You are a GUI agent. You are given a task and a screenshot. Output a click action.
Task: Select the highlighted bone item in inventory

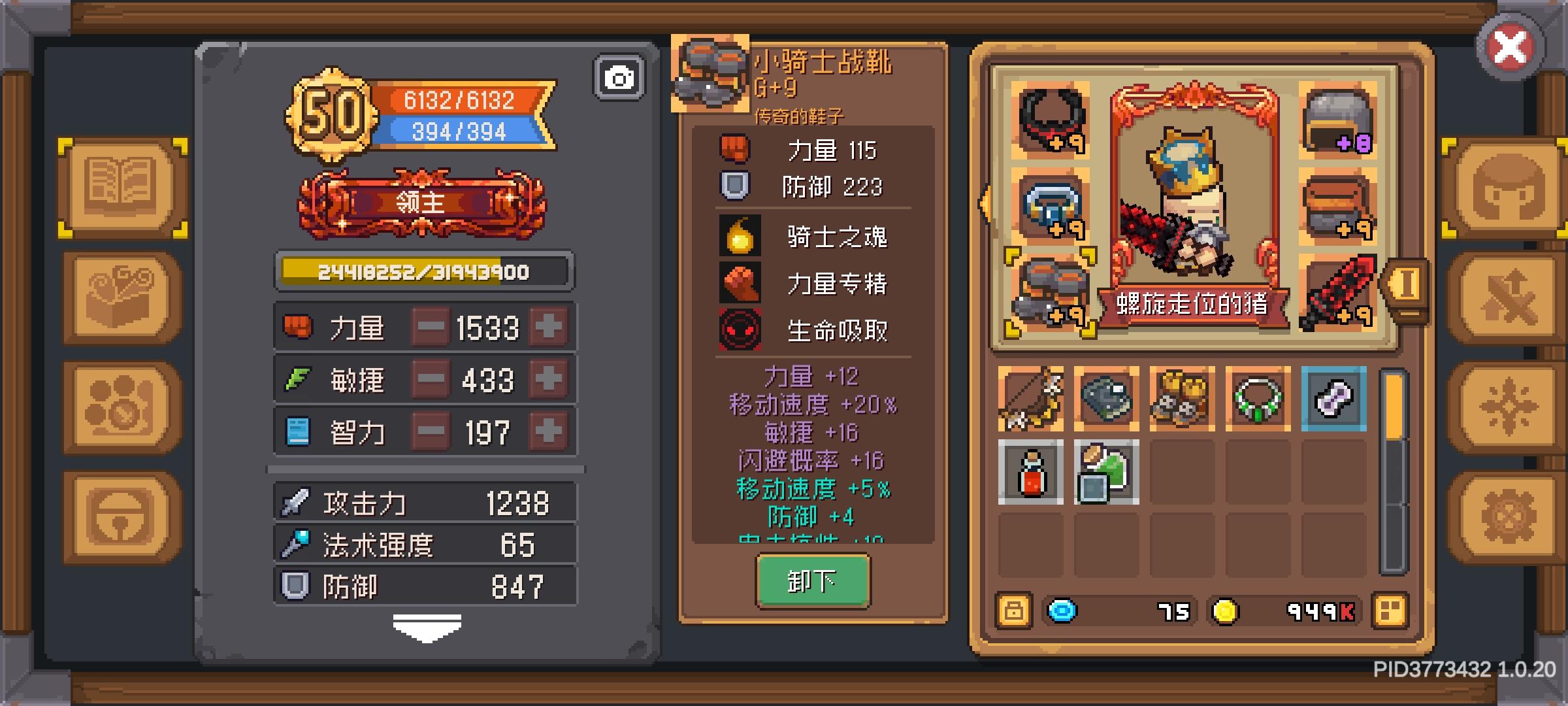[x=1334, y=397]
